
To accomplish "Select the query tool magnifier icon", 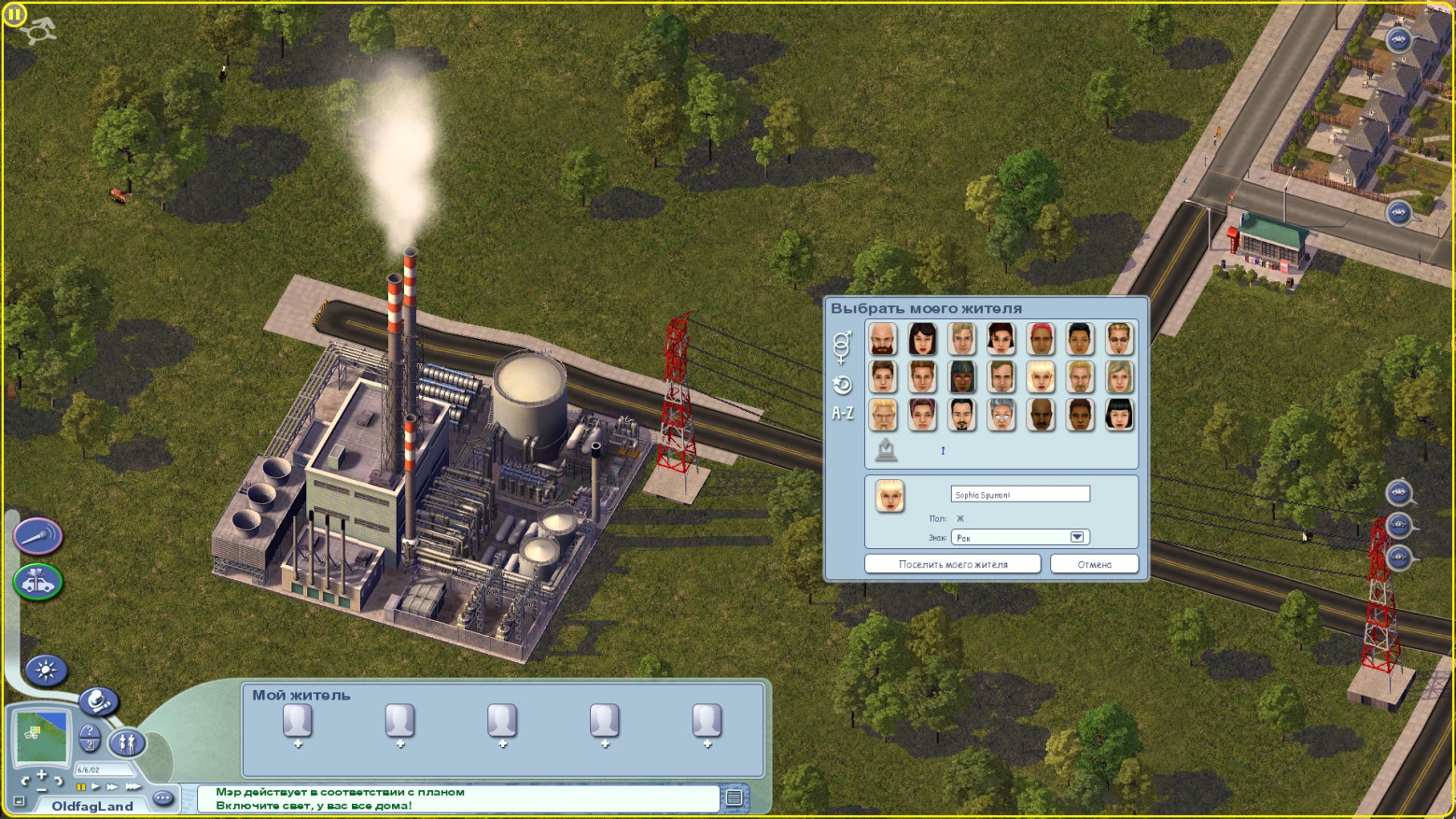I will pos(97,700).
